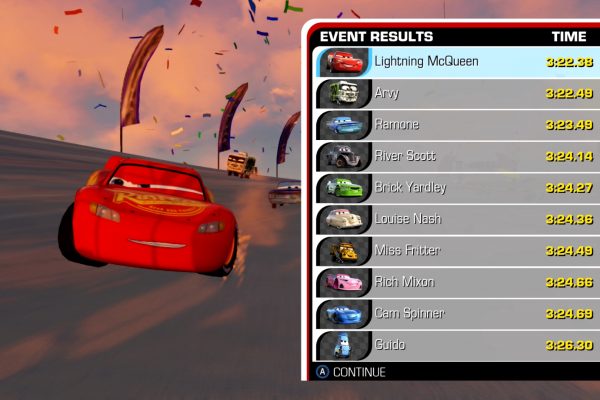
Task: Choose the Miss Fritter entry
Action: coord(457,251)
